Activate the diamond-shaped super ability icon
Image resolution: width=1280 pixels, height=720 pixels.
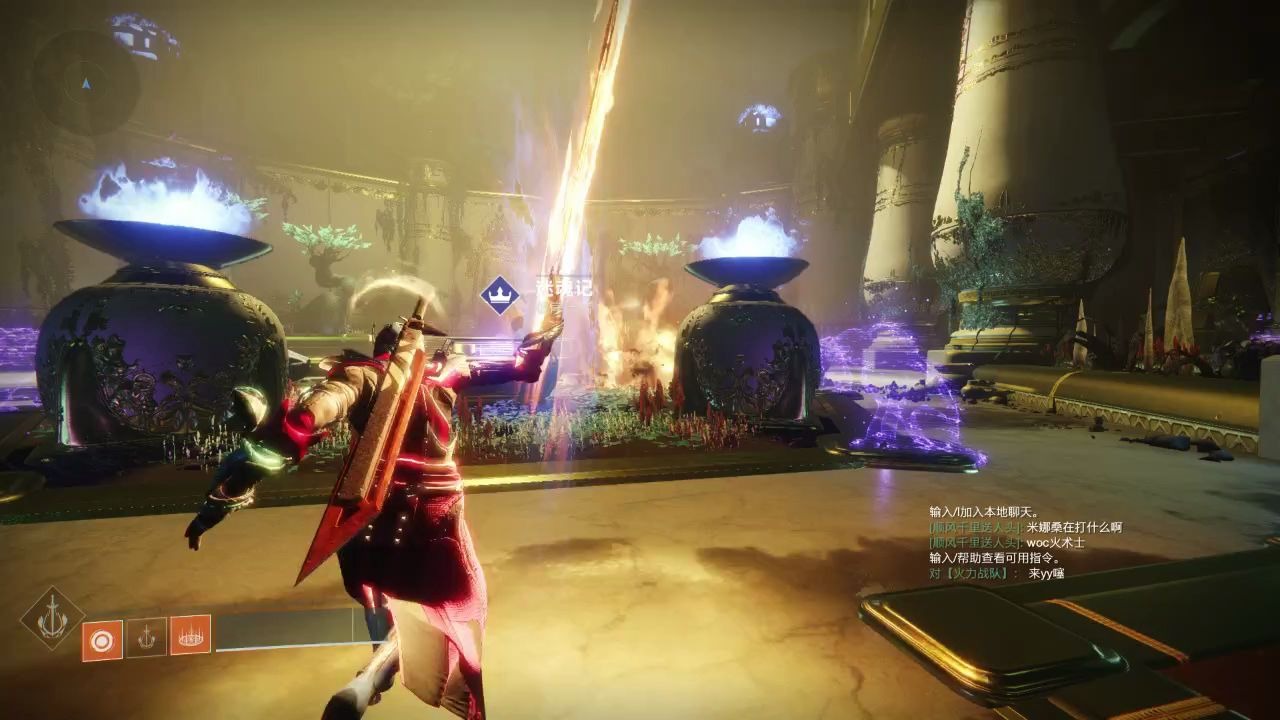click(x=52, y=618)
